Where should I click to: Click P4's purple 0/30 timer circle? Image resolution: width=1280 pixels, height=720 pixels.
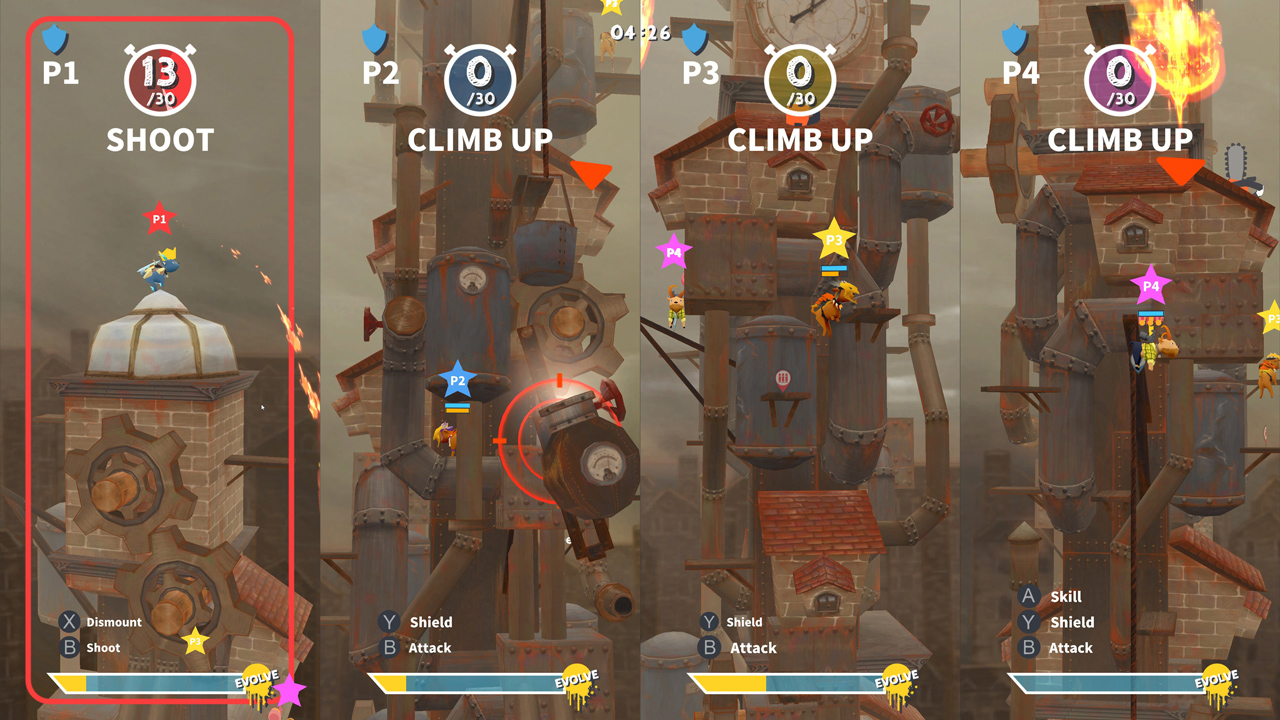click(x=1120, y=77)
